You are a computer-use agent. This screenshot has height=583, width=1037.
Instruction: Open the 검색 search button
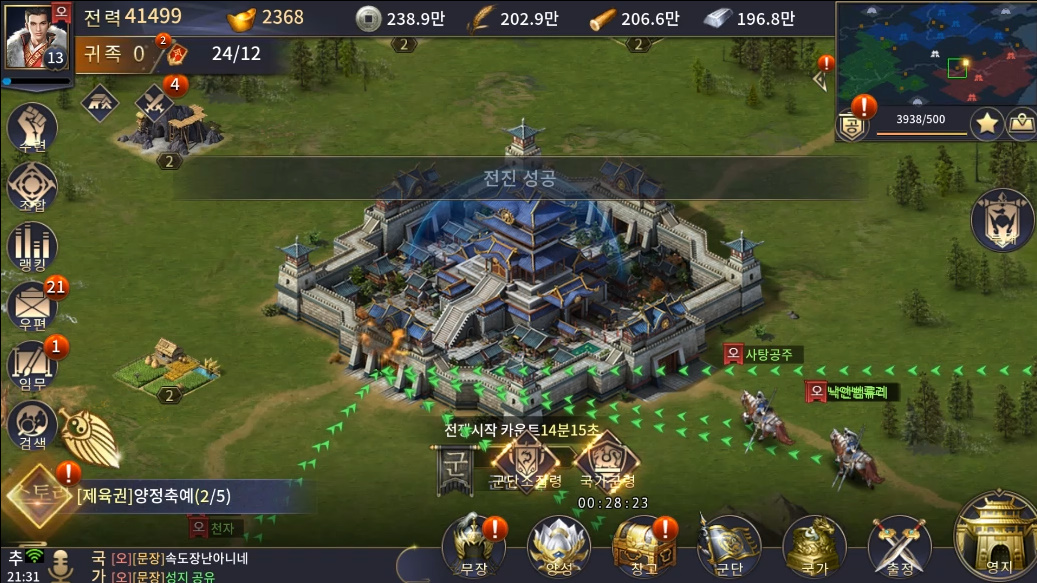32,425
